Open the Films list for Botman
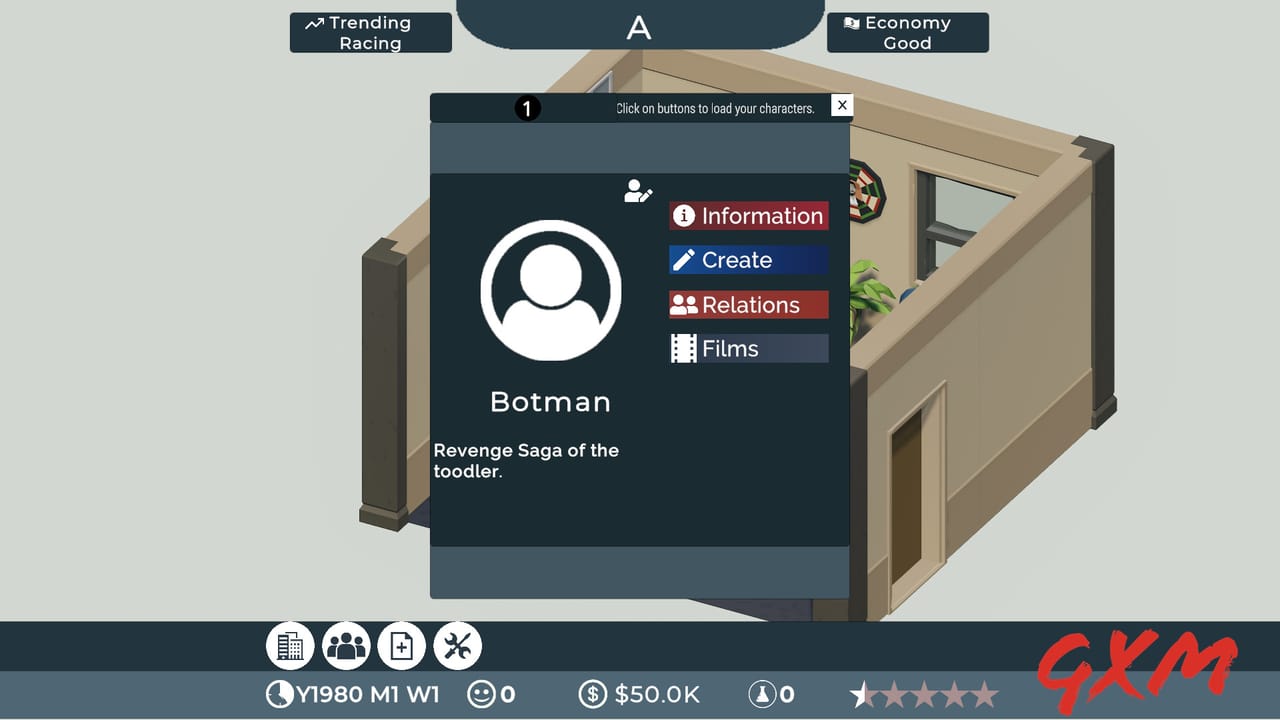 (748, 348)
